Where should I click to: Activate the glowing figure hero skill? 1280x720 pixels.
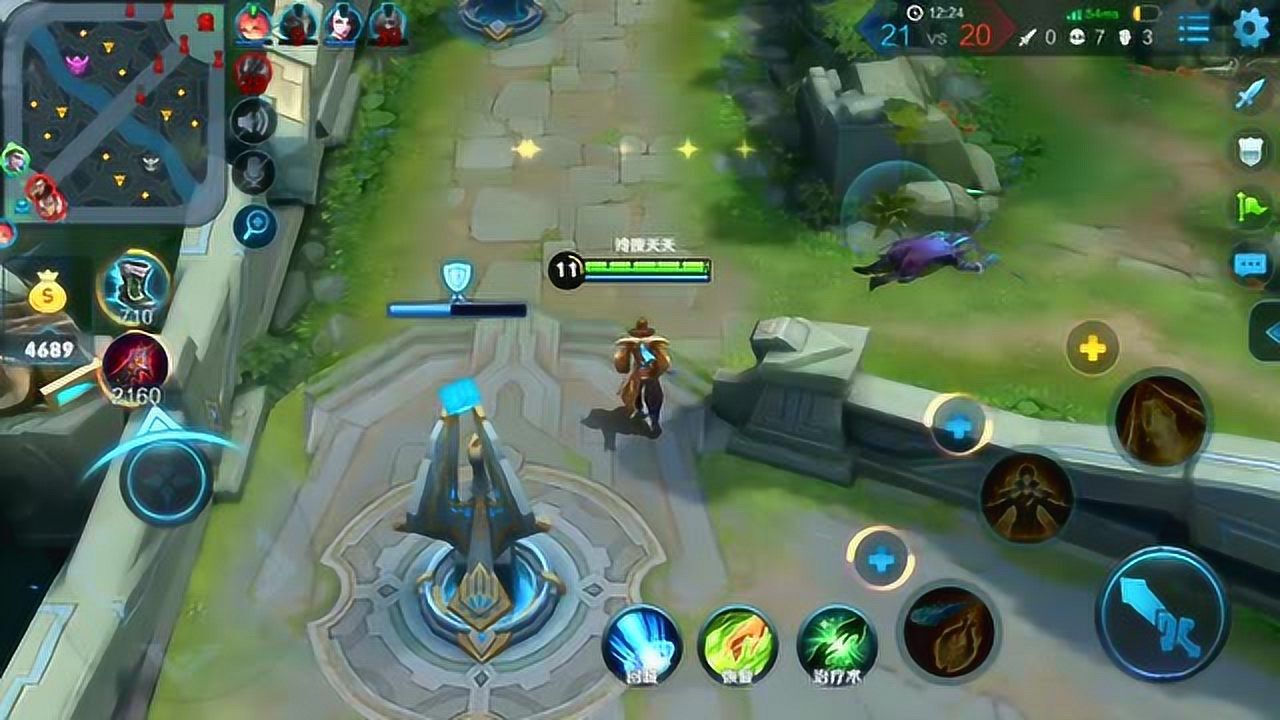pos(1026,498)
